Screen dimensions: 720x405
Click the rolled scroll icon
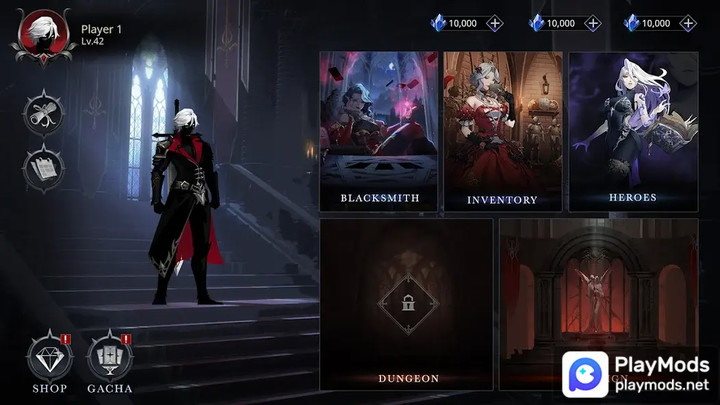coord(43,112)
